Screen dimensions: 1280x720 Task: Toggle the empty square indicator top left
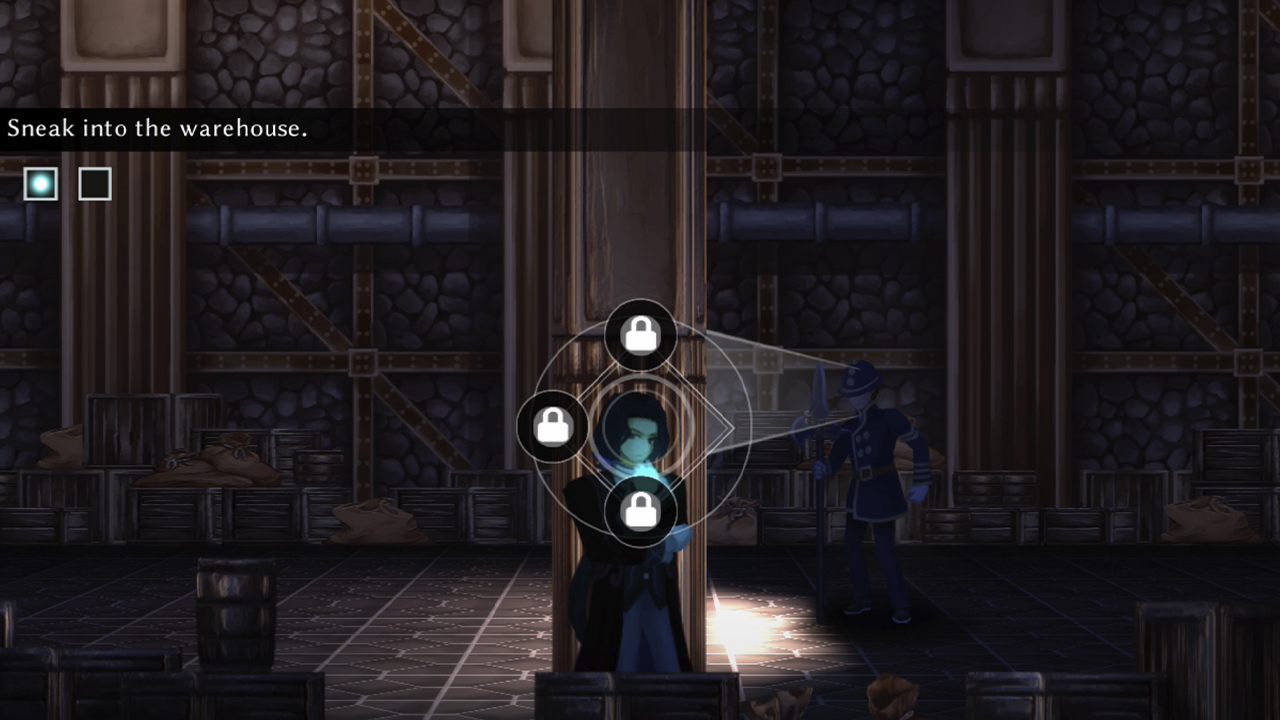click(x=95, y=183)
